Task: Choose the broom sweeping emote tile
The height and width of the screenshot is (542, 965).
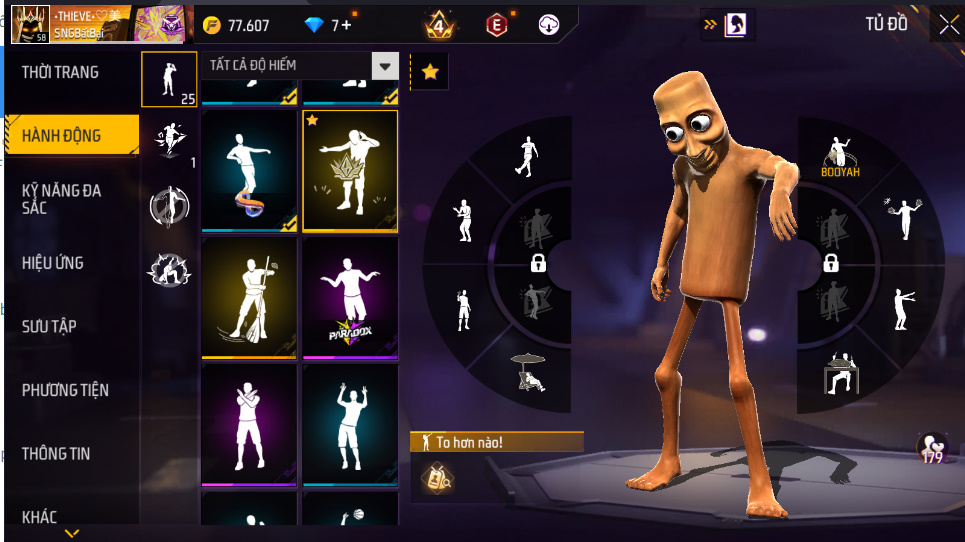Action: point(249,297)
